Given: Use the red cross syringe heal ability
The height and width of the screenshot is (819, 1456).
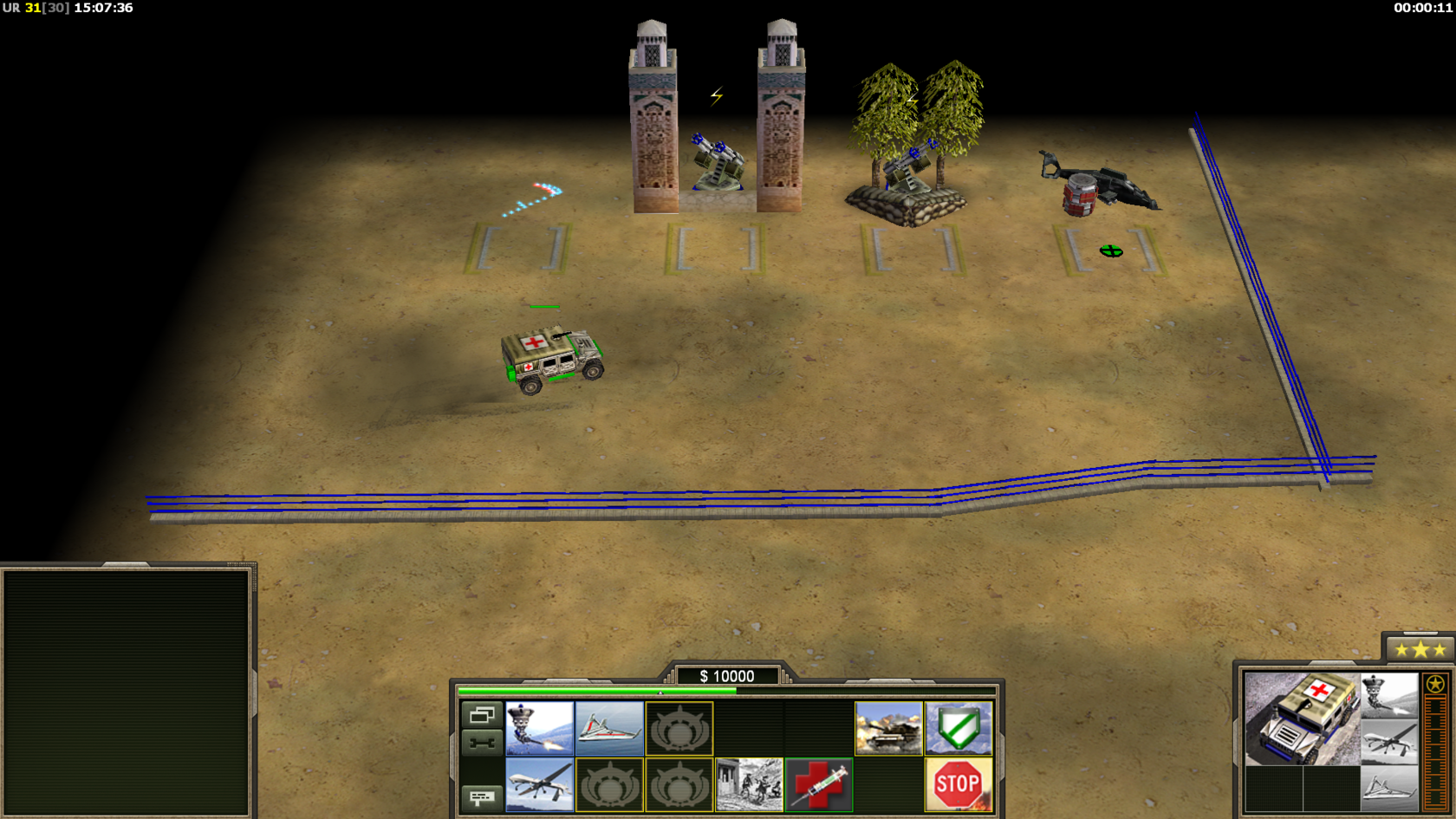Looking at the screenshot, I should point(819,784).
